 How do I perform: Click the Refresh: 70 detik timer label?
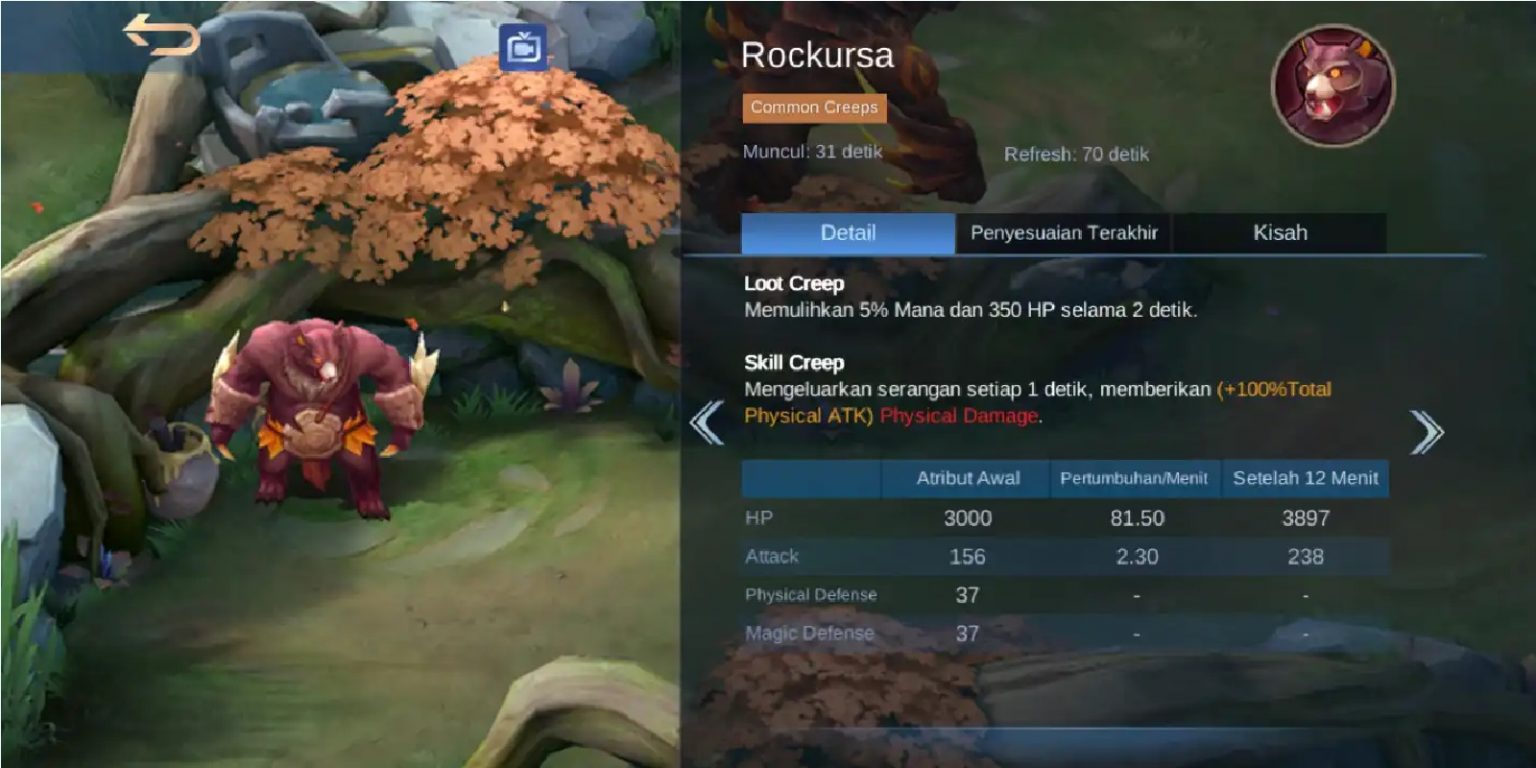click(x=1077, y=153)
